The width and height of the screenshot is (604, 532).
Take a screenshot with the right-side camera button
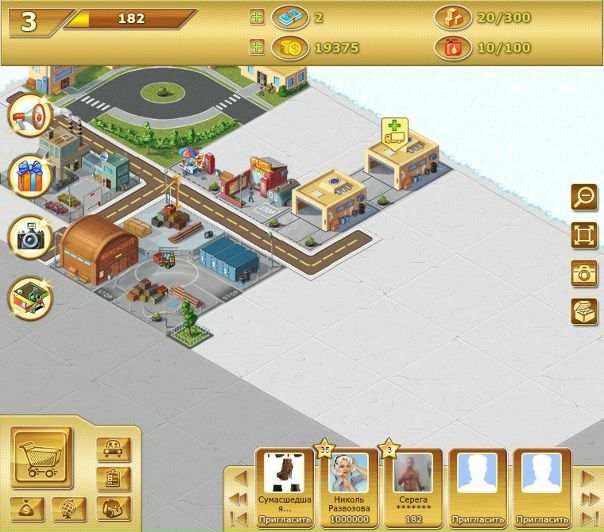tap(583, 273)
